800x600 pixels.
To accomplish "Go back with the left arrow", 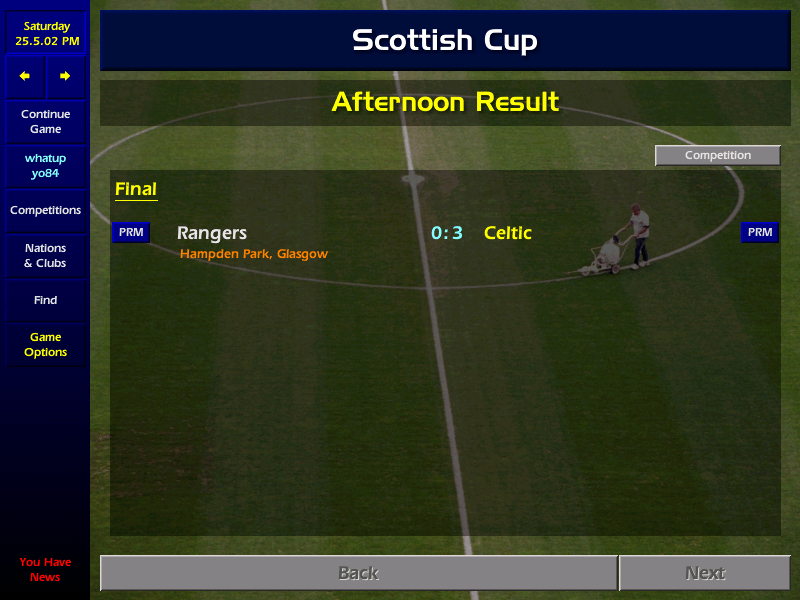I will click(x=25, y=76).
